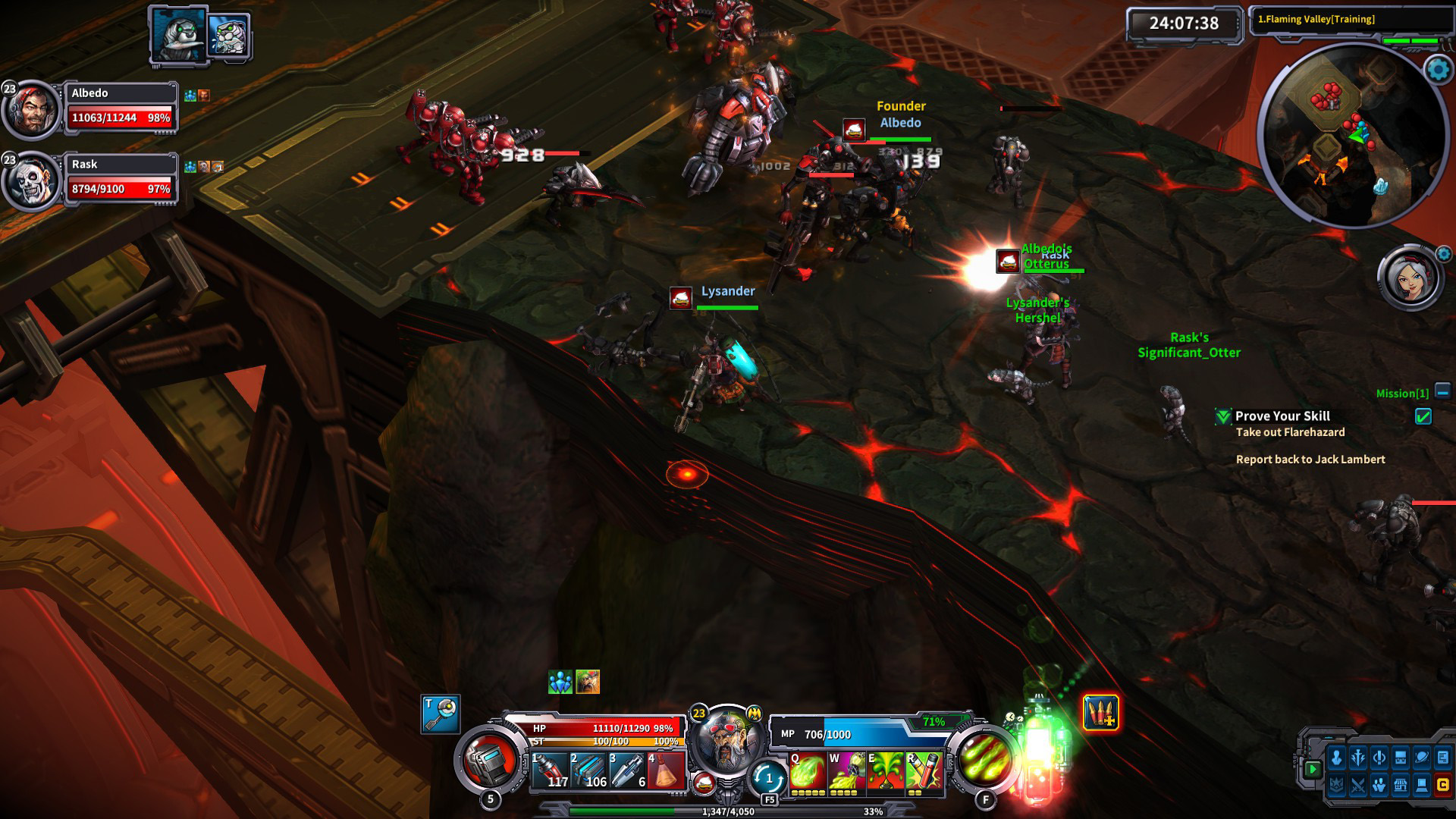Screen dimensions: 1456x819
Task: Click the bullets ammo buff icon
Action: point(1100,713)
